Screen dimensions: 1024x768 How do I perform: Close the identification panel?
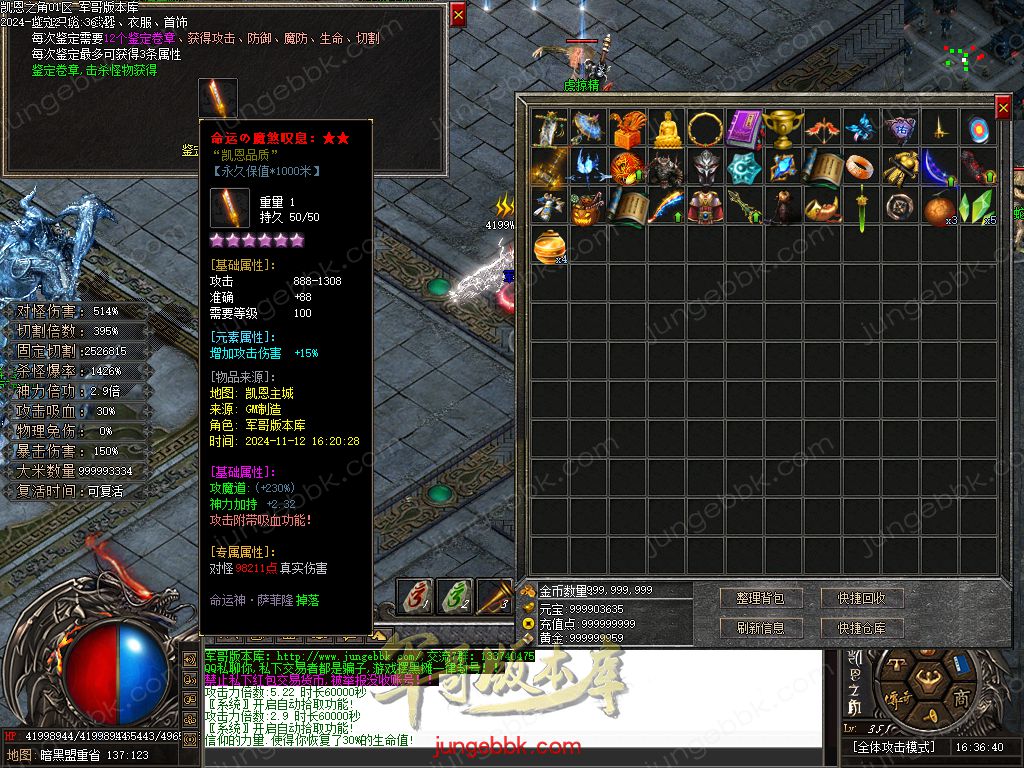[458, 14]
